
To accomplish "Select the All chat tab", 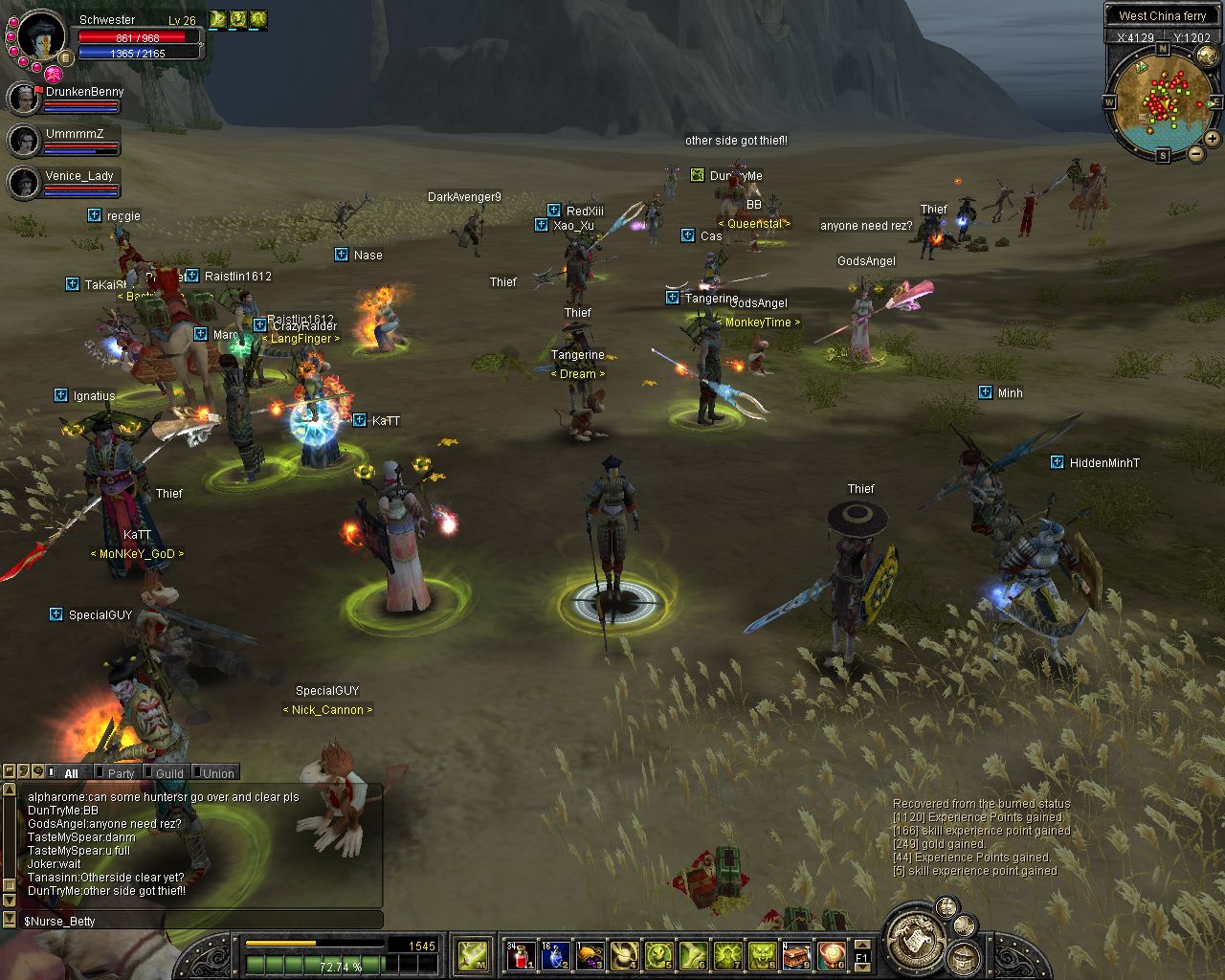I will coord(71,773).
